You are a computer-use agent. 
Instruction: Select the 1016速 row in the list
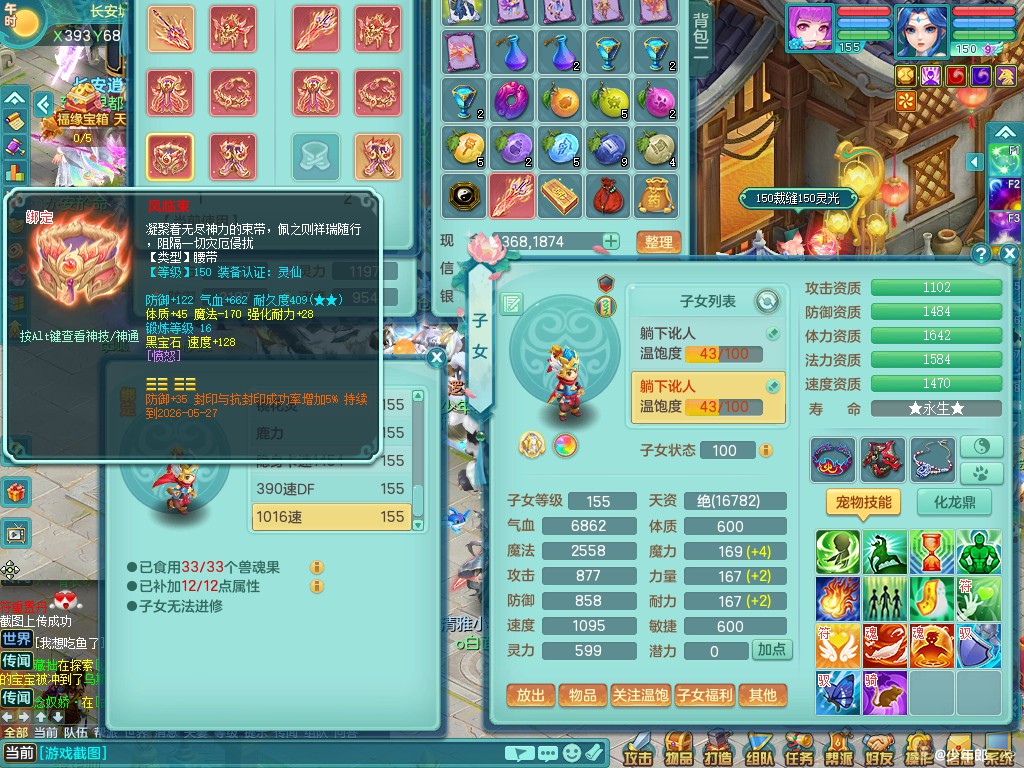332,516
